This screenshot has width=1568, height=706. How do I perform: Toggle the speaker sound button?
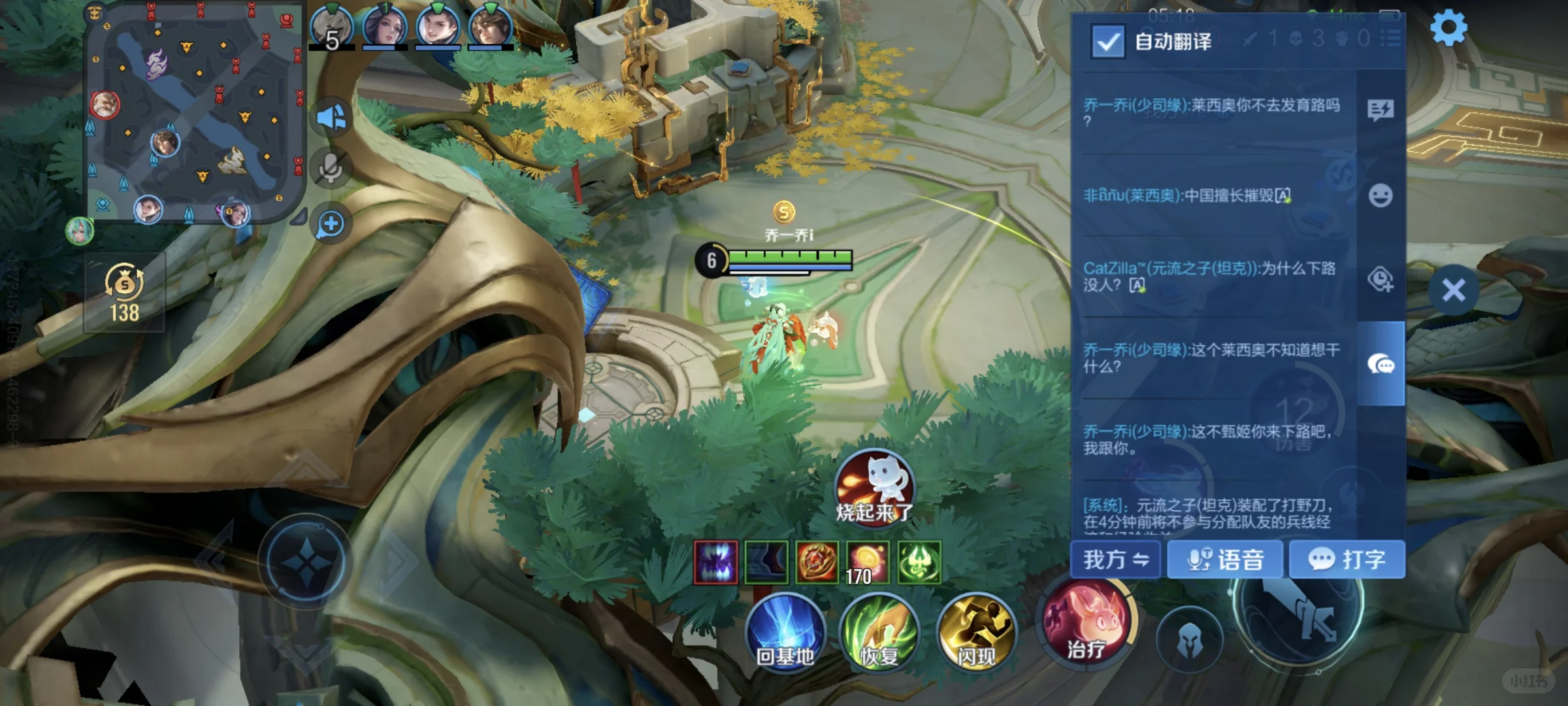331,118
